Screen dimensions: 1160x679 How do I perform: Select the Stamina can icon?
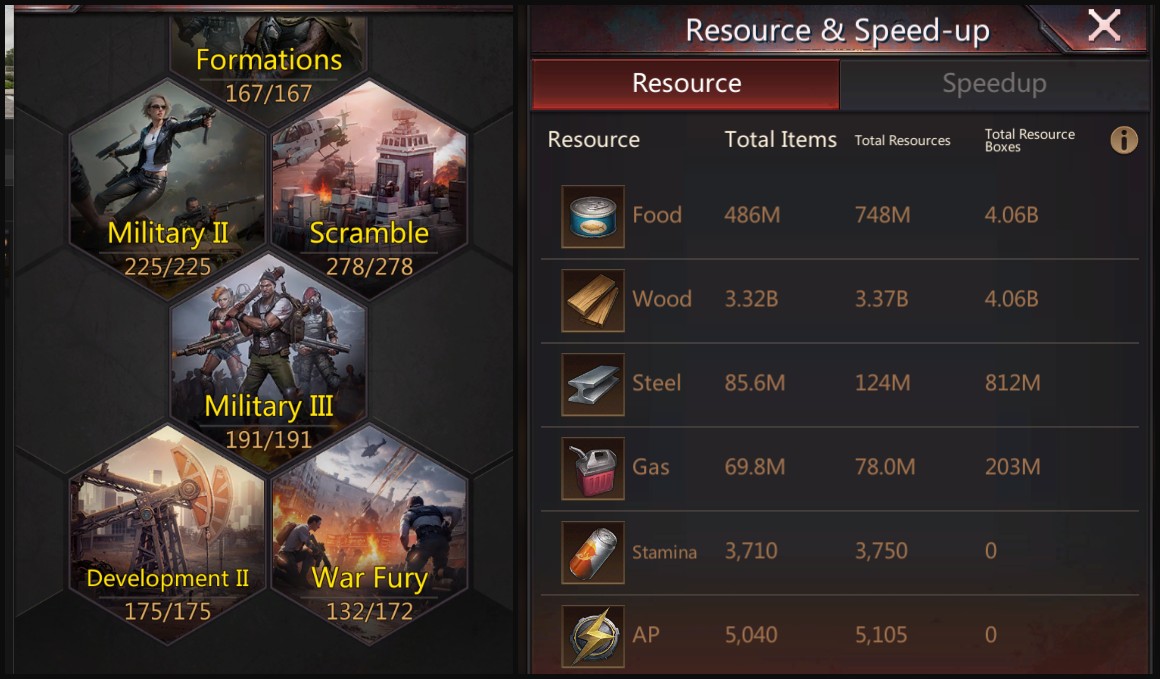tap(593, 552)
